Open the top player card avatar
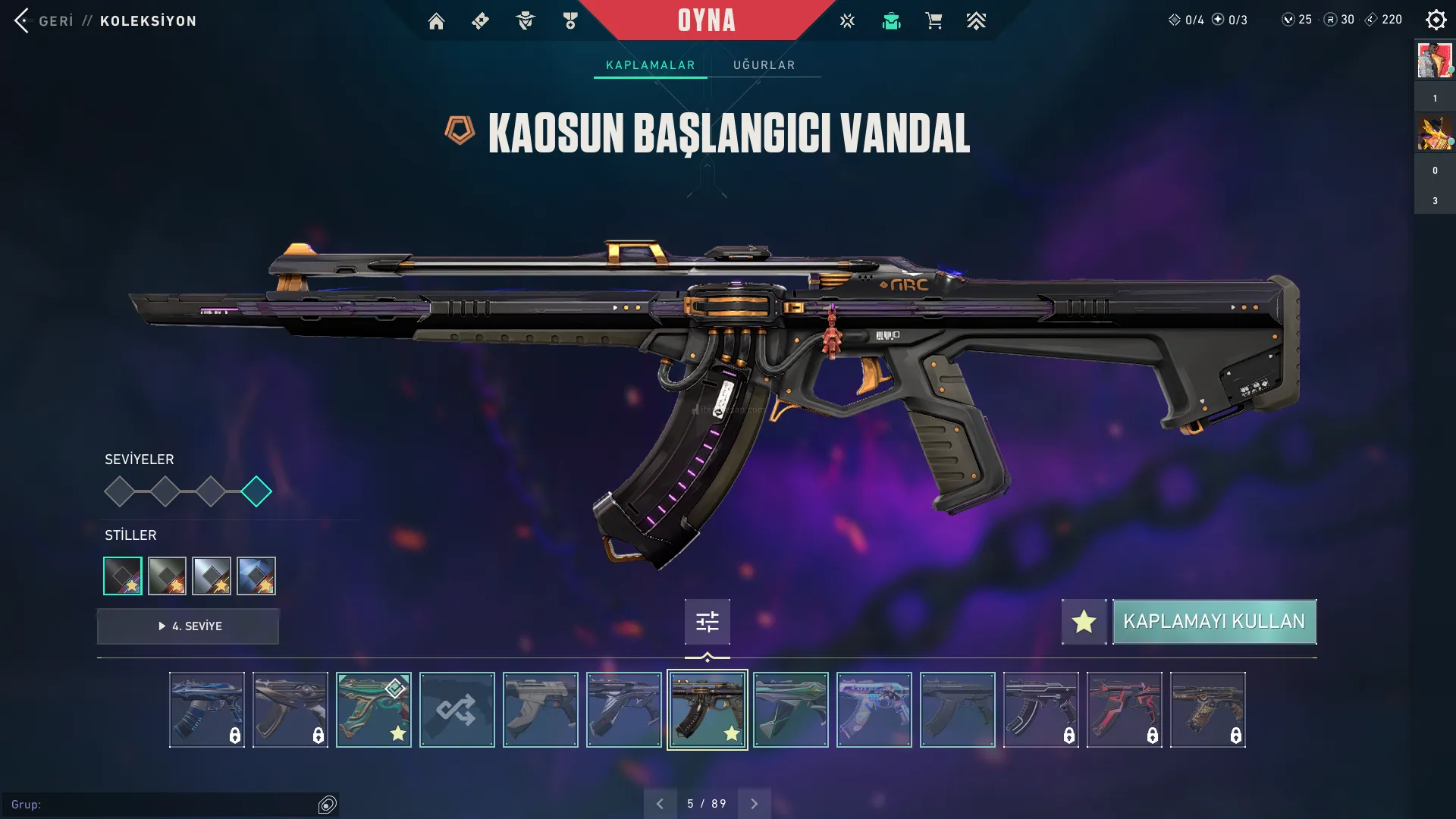The height and width of the screenshot is (819, 1456). (1434, 61)
